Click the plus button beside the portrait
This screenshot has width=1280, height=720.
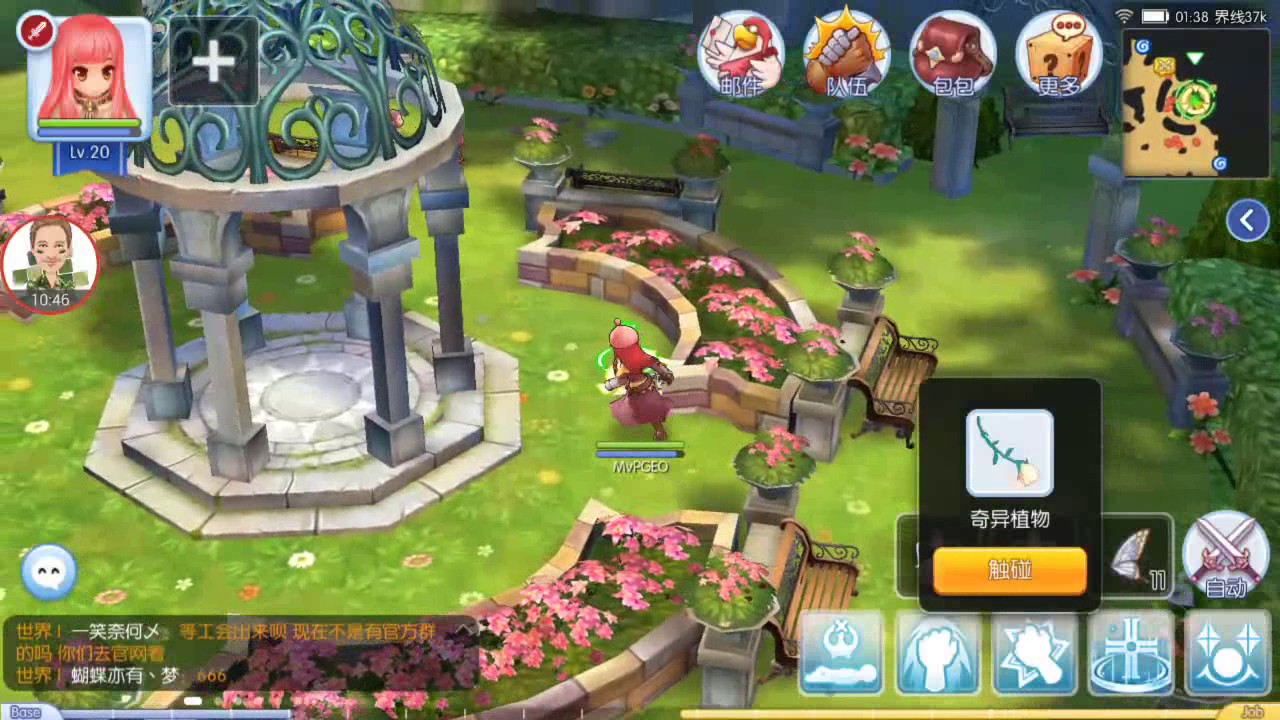pyautogui.click(x=213, y=62)
